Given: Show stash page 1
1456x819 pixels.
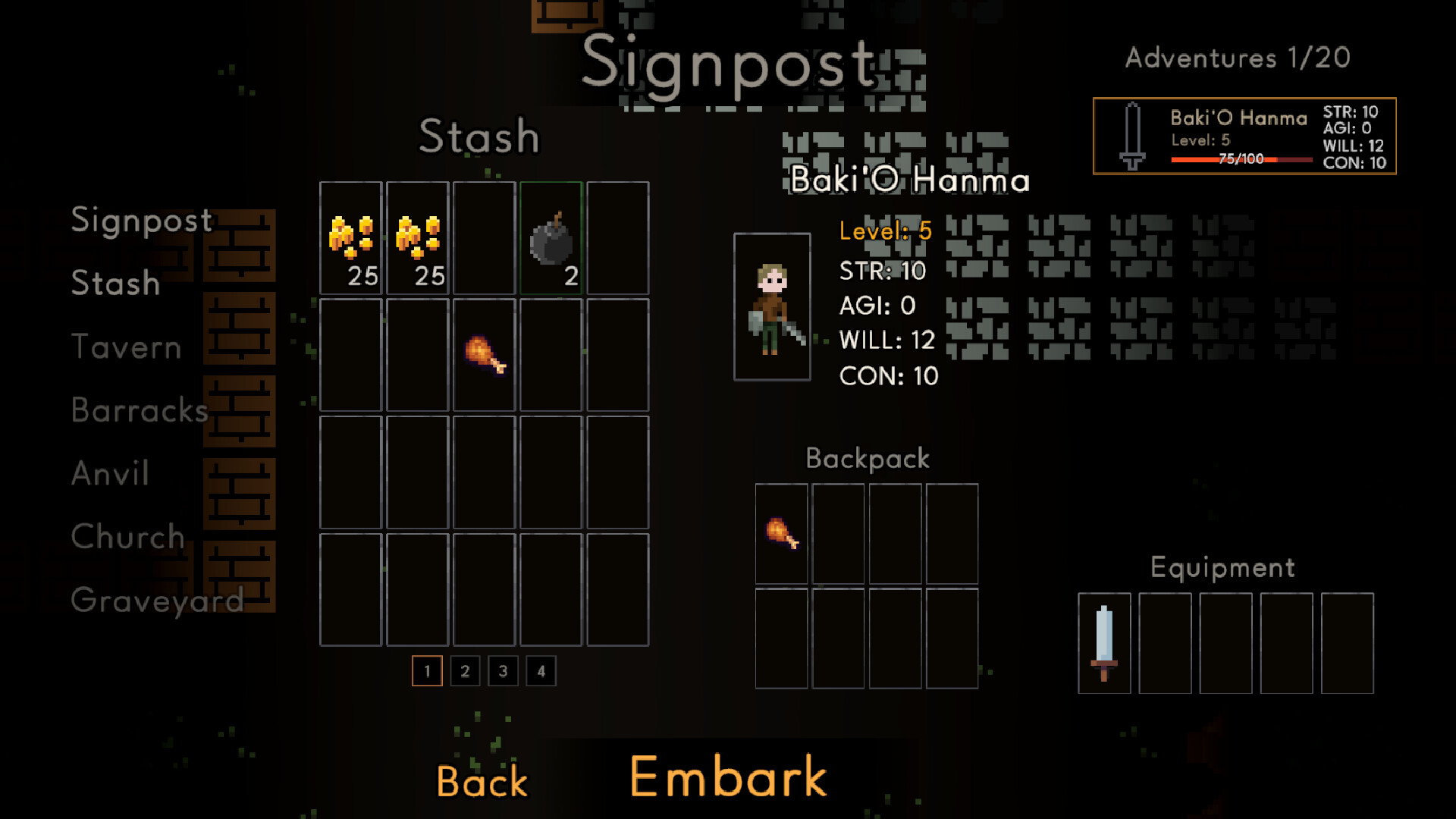Looking at the screenshot, I should pos(427,671).
